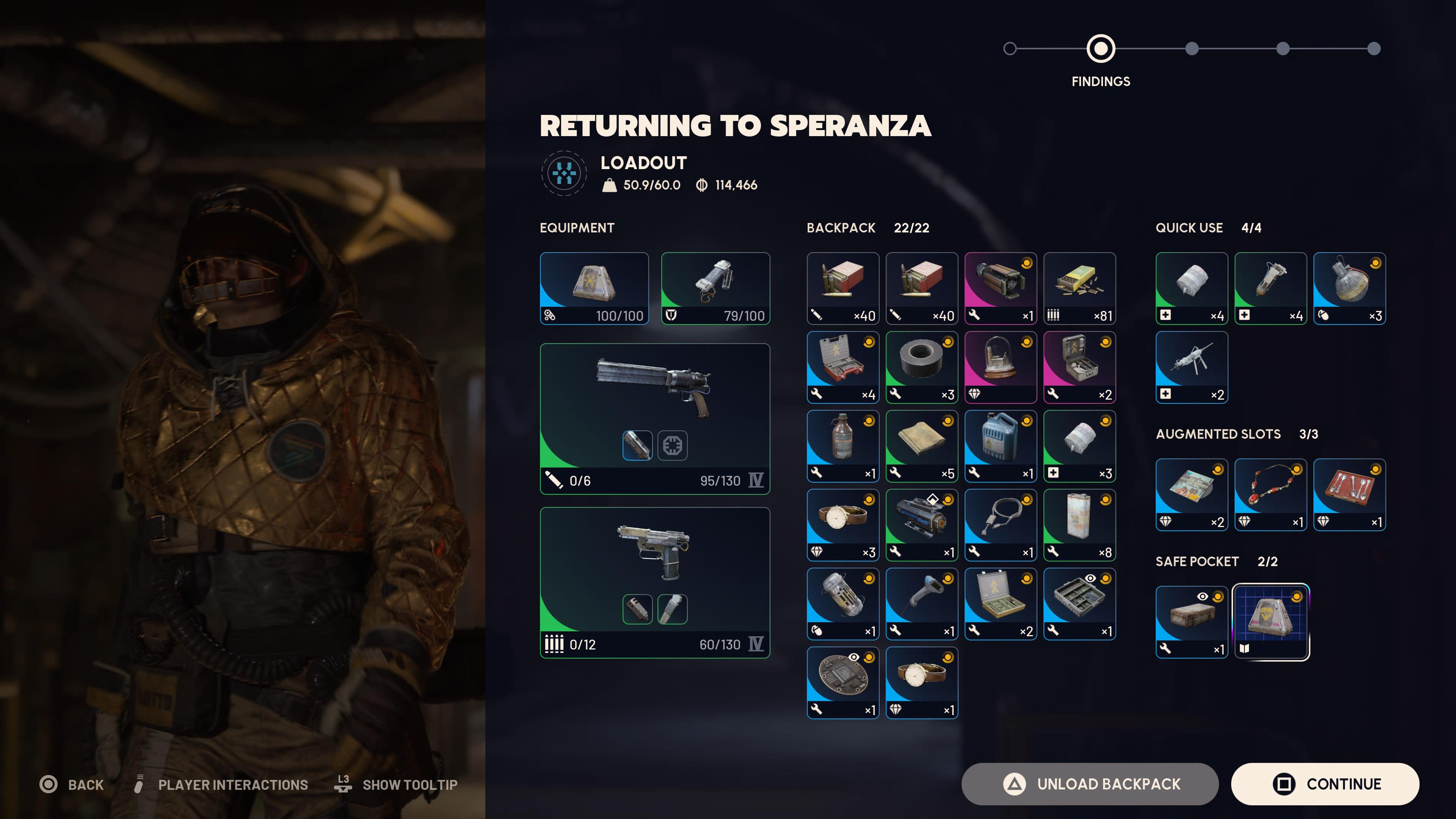Select the silverware set slot
1456x819 pixels.
click(x=1349, y=494)
